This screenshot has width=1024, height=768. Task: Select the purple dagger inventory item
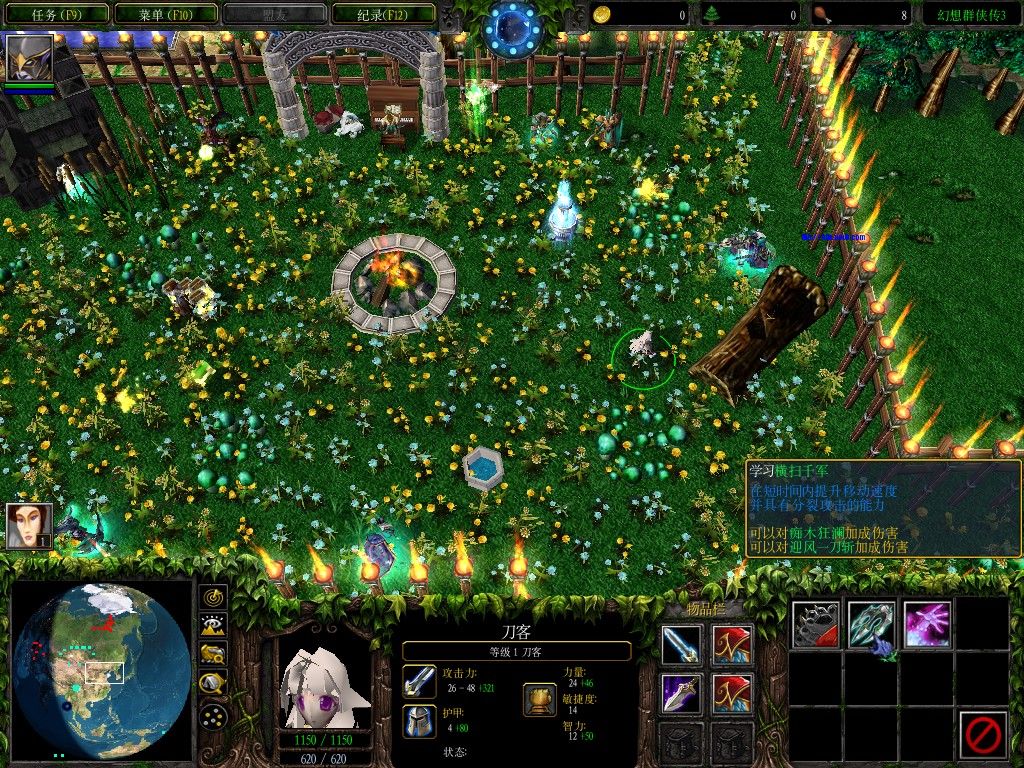[681, 693]
